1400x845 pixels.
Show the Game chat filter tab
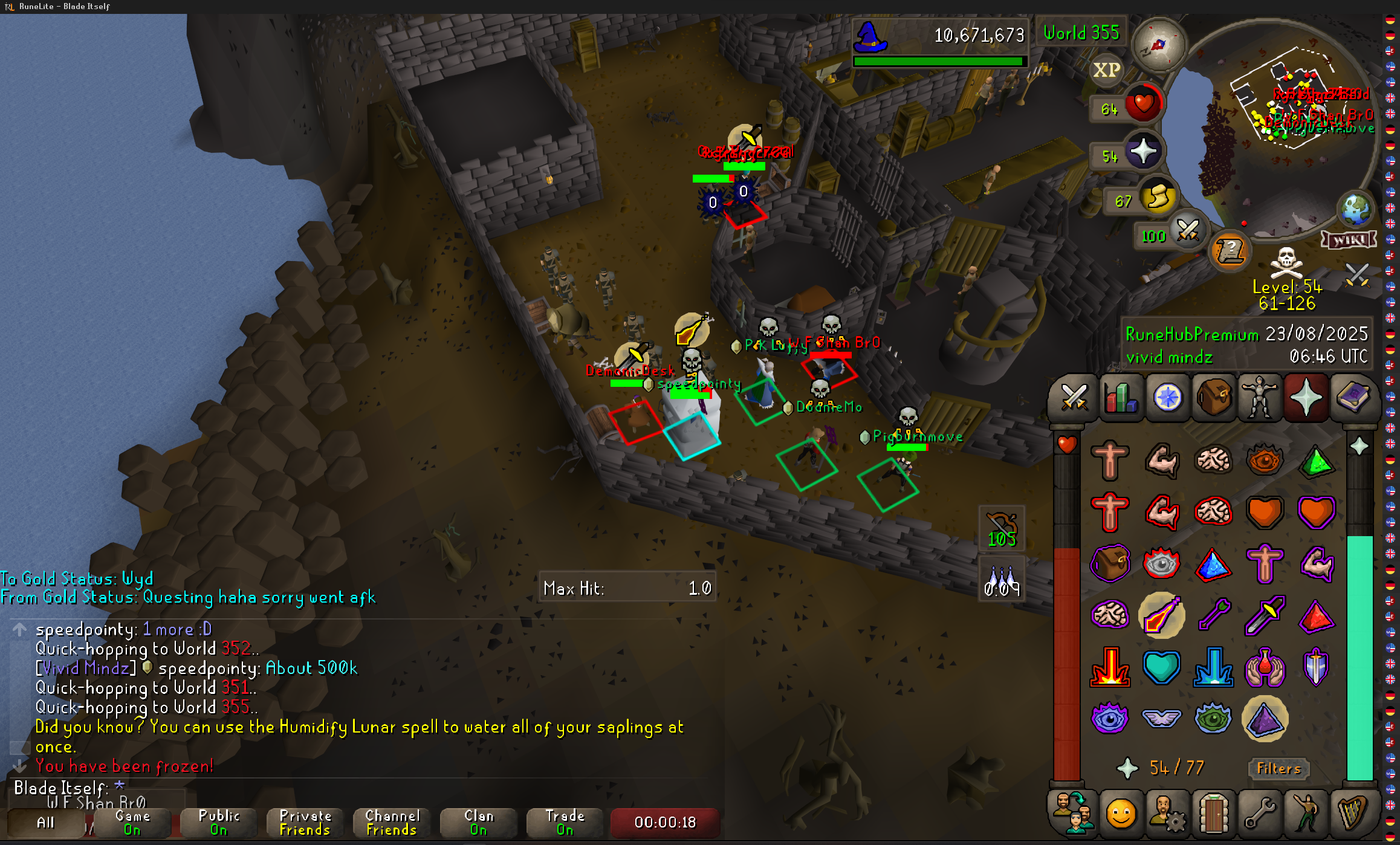[x=132, y=823]
